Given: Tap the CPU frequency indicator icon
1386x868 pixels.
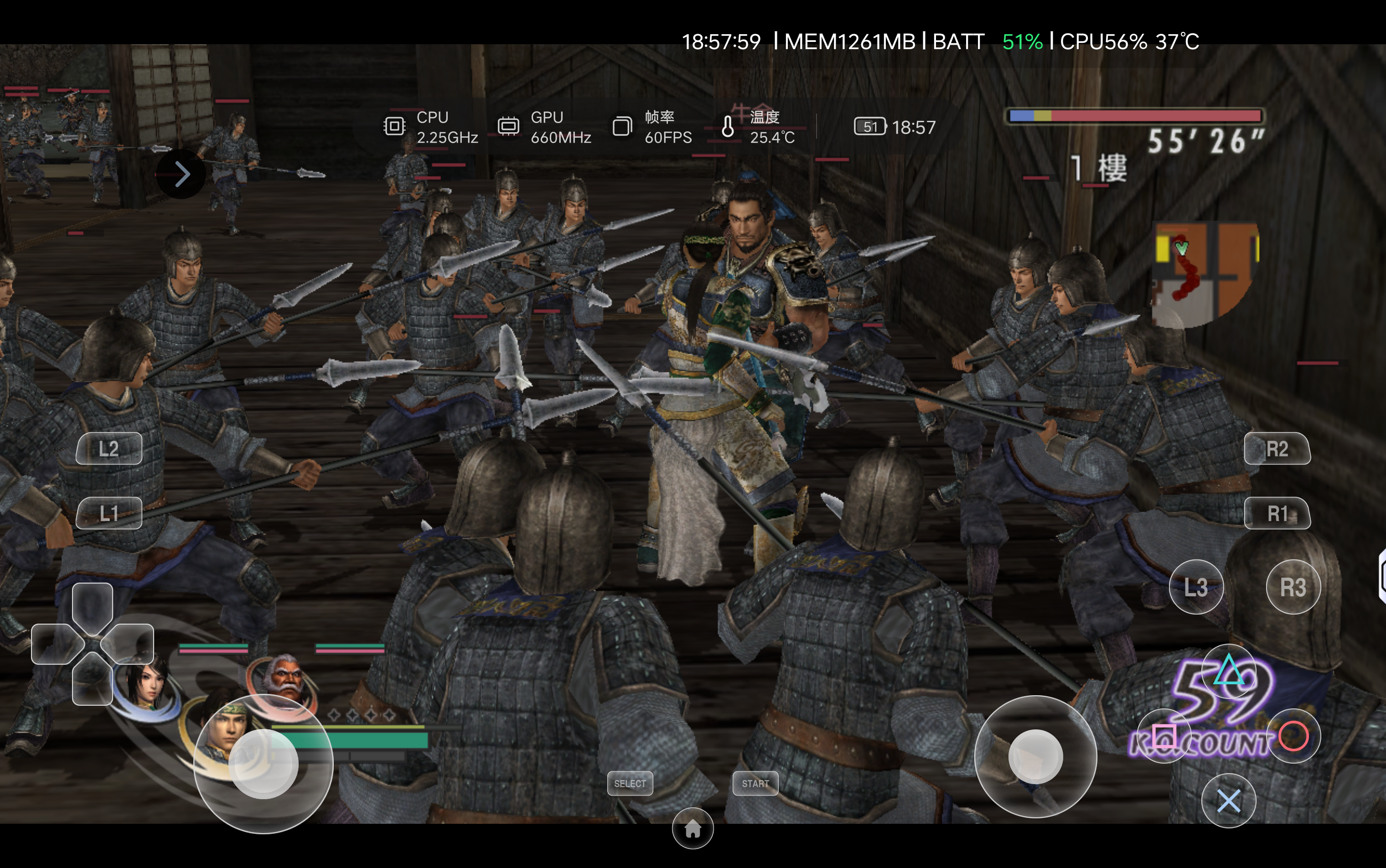Looking at the screenshot, I should 395,127.
